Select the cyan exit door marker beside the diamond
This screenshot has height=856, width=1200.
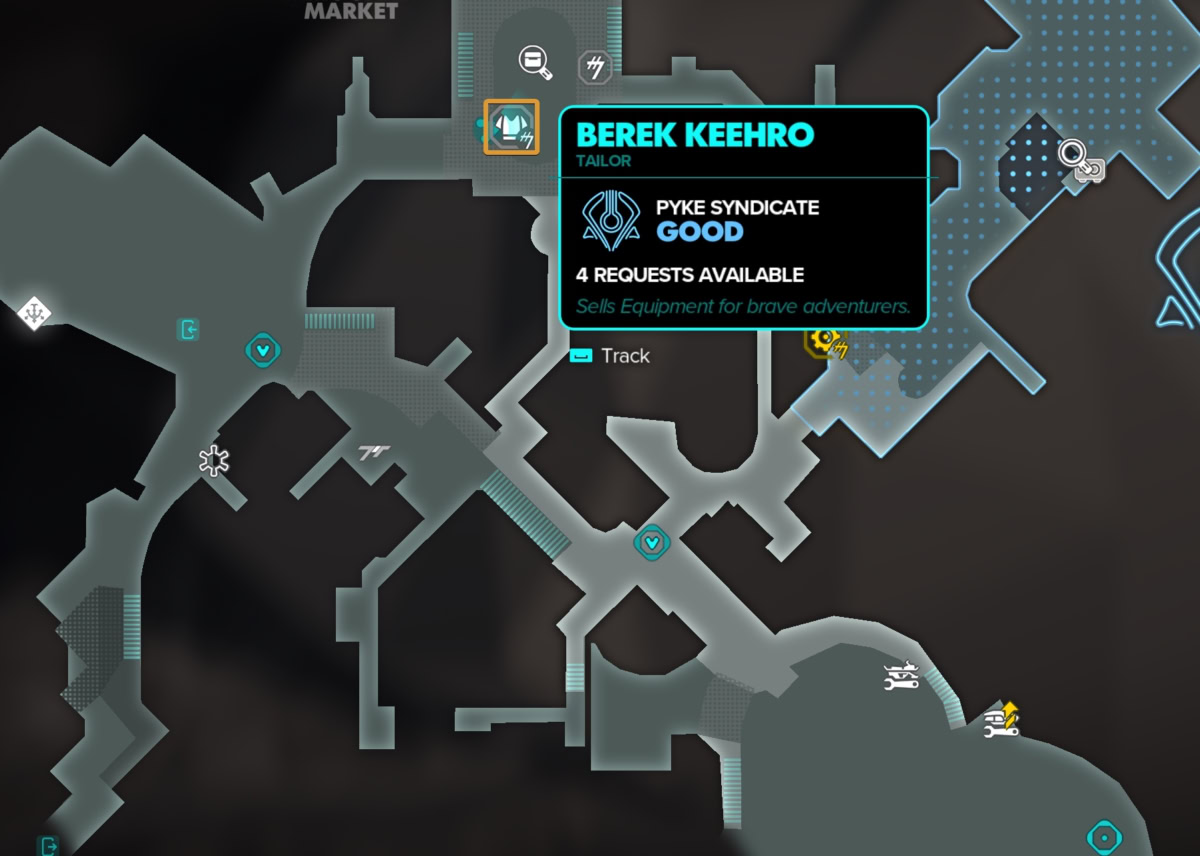[x=187, y=329]
